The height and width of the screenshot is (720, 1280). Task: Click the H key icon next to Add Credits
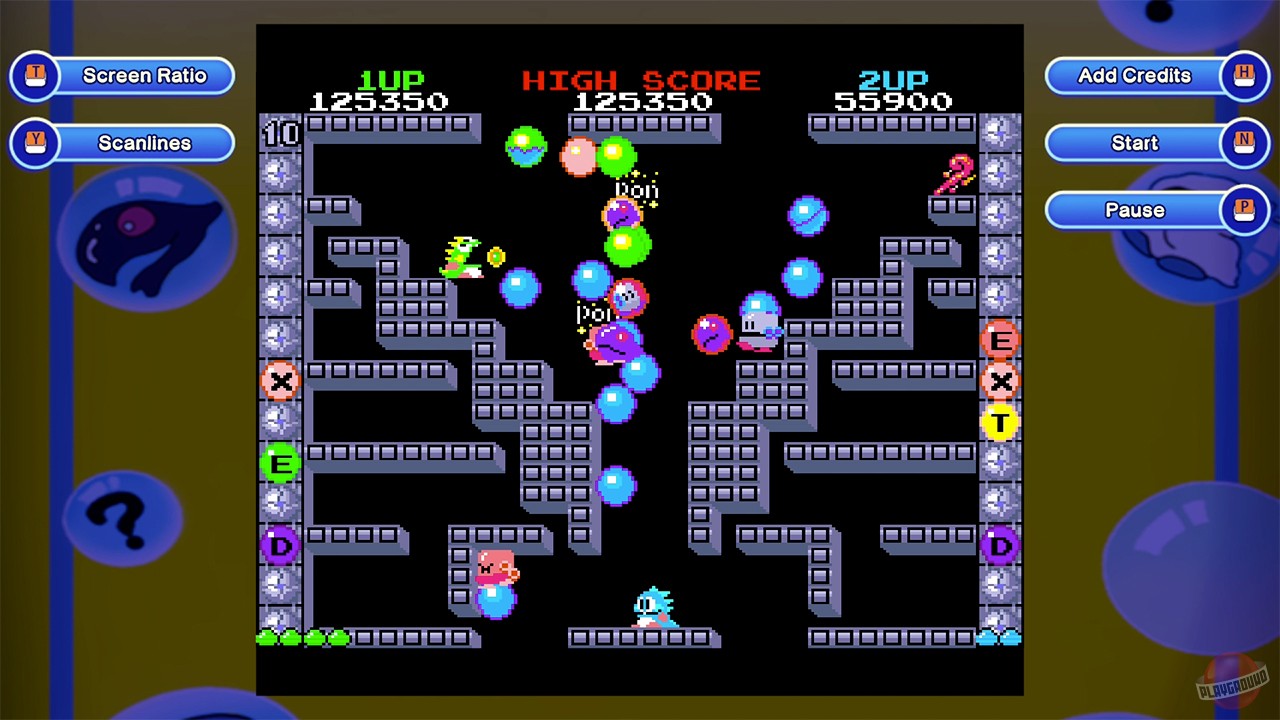[1244, 75]
